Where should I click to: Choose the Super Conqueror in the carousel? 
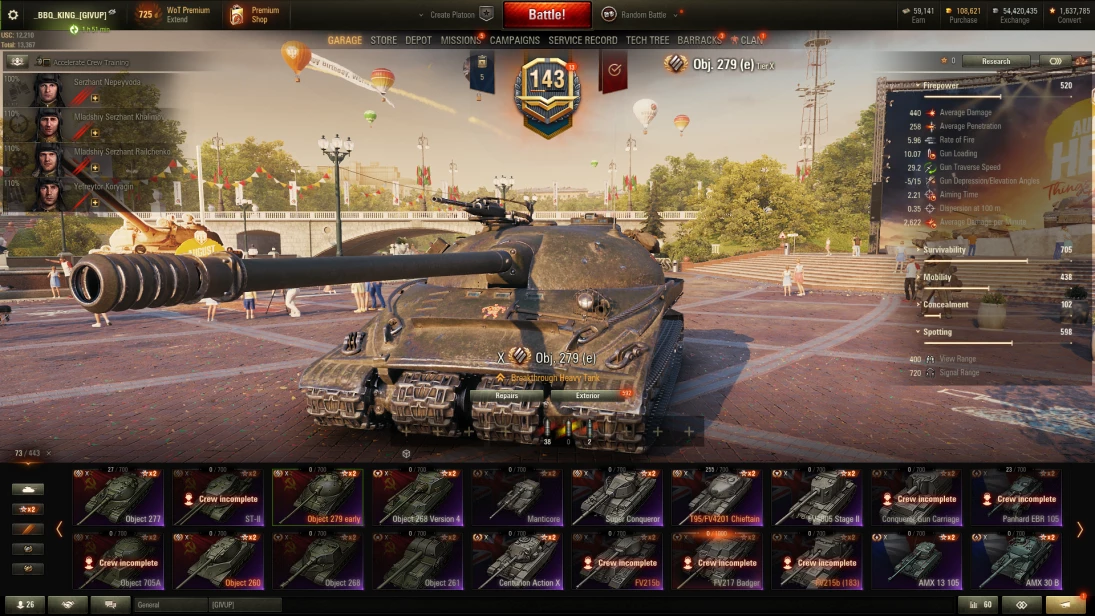(x=617, y=496)
